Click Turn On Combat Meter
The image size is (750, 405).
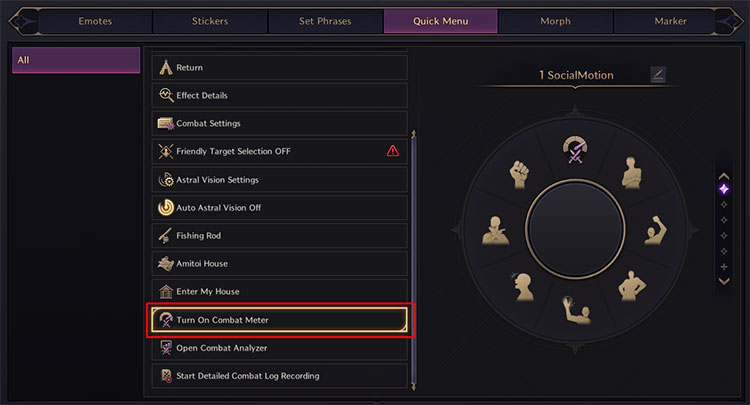point(279,320)
